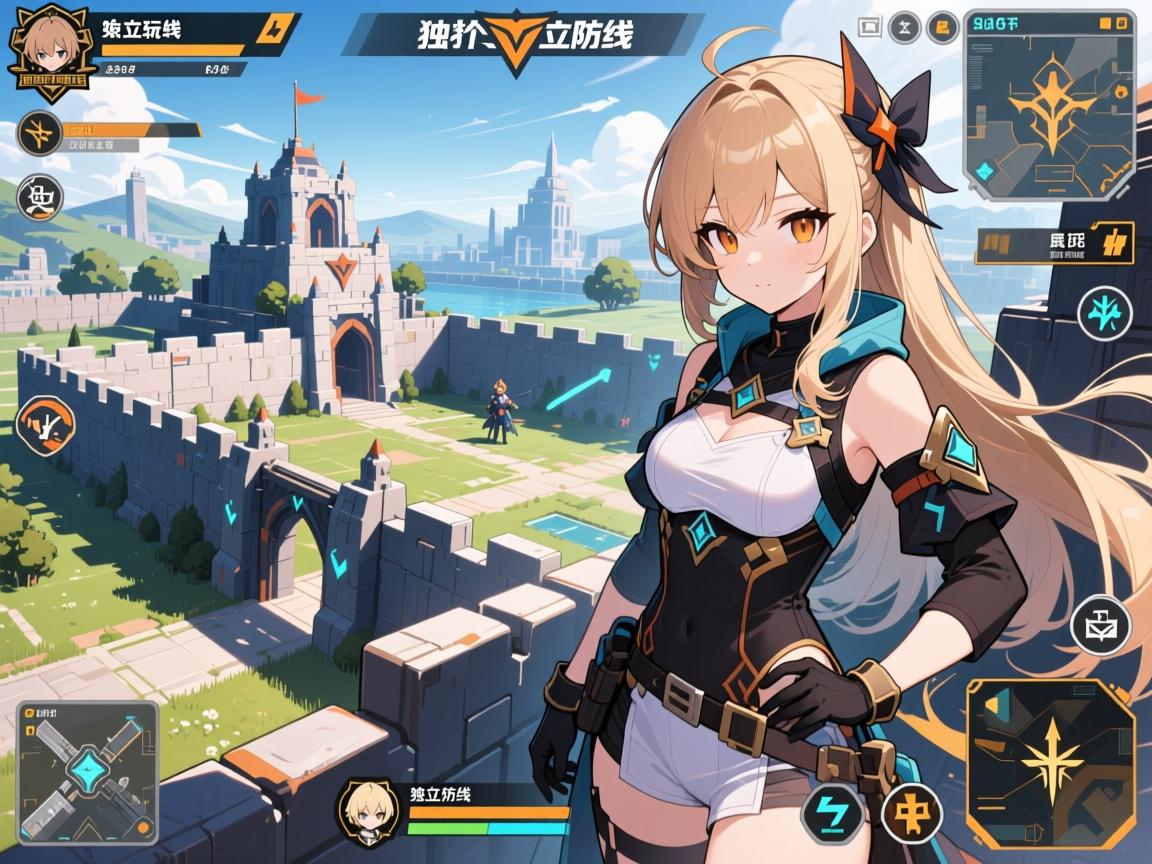Use the orange glyph skill button
1152x864 pixels.
coord(911,806)
